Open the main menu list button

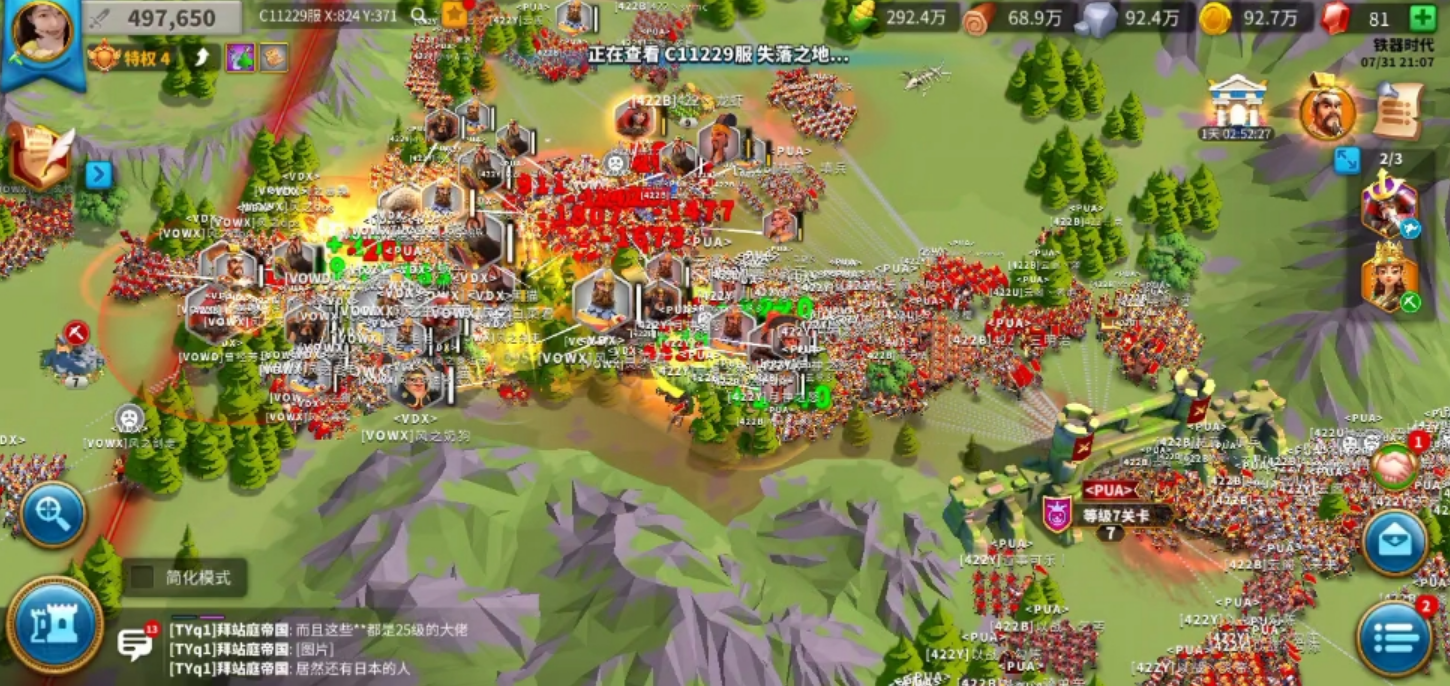(x=1394, y=637)
